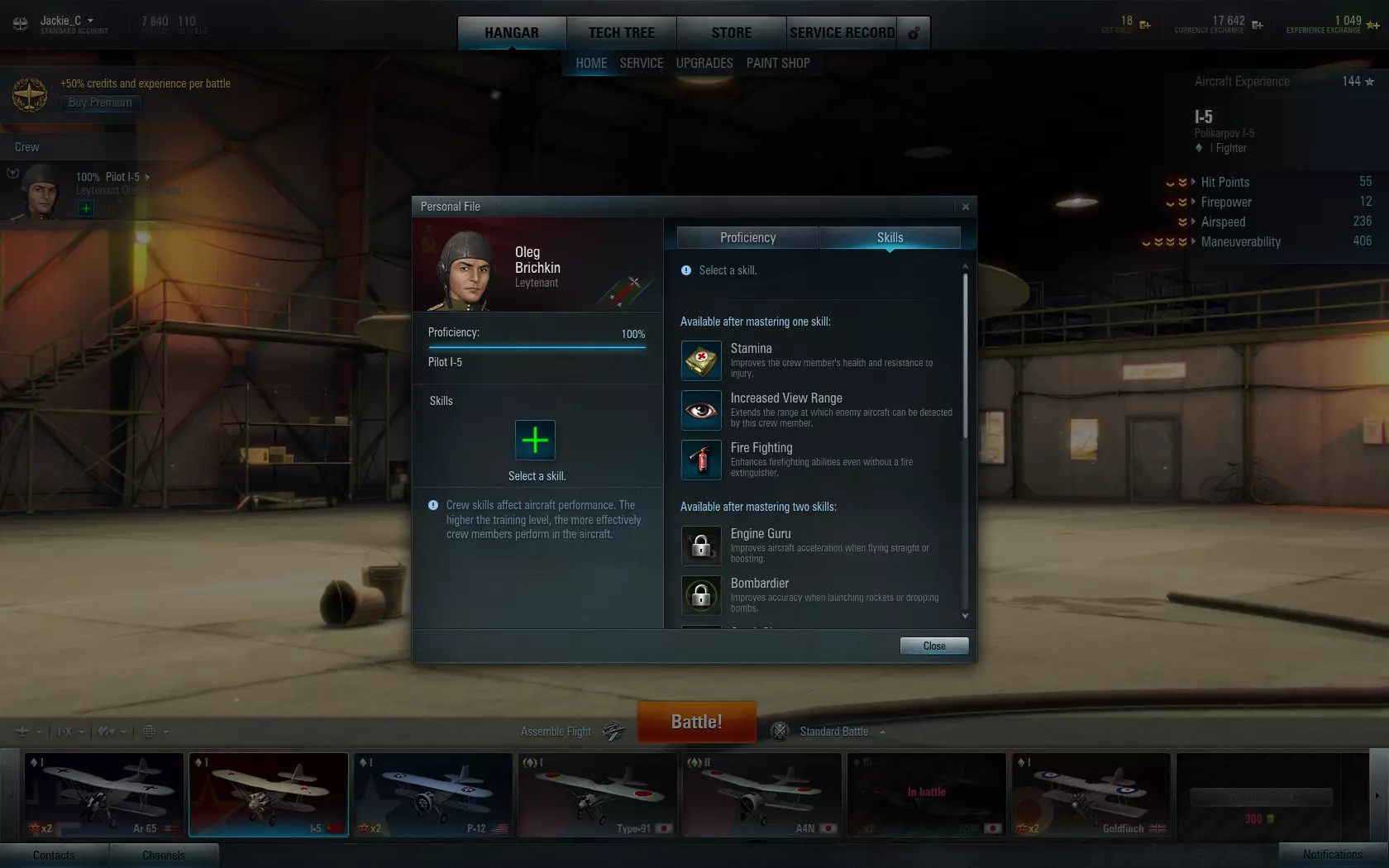
Task: Dismiss Personal File window via X
Action: tap(965, 207)
